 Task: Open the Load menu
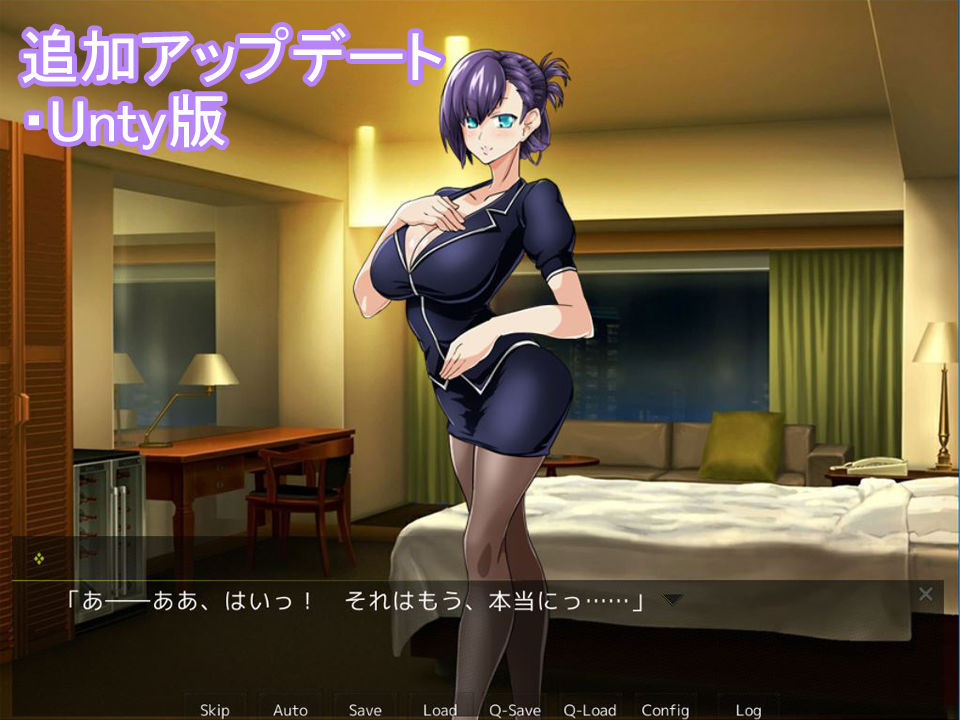point(440,709)
